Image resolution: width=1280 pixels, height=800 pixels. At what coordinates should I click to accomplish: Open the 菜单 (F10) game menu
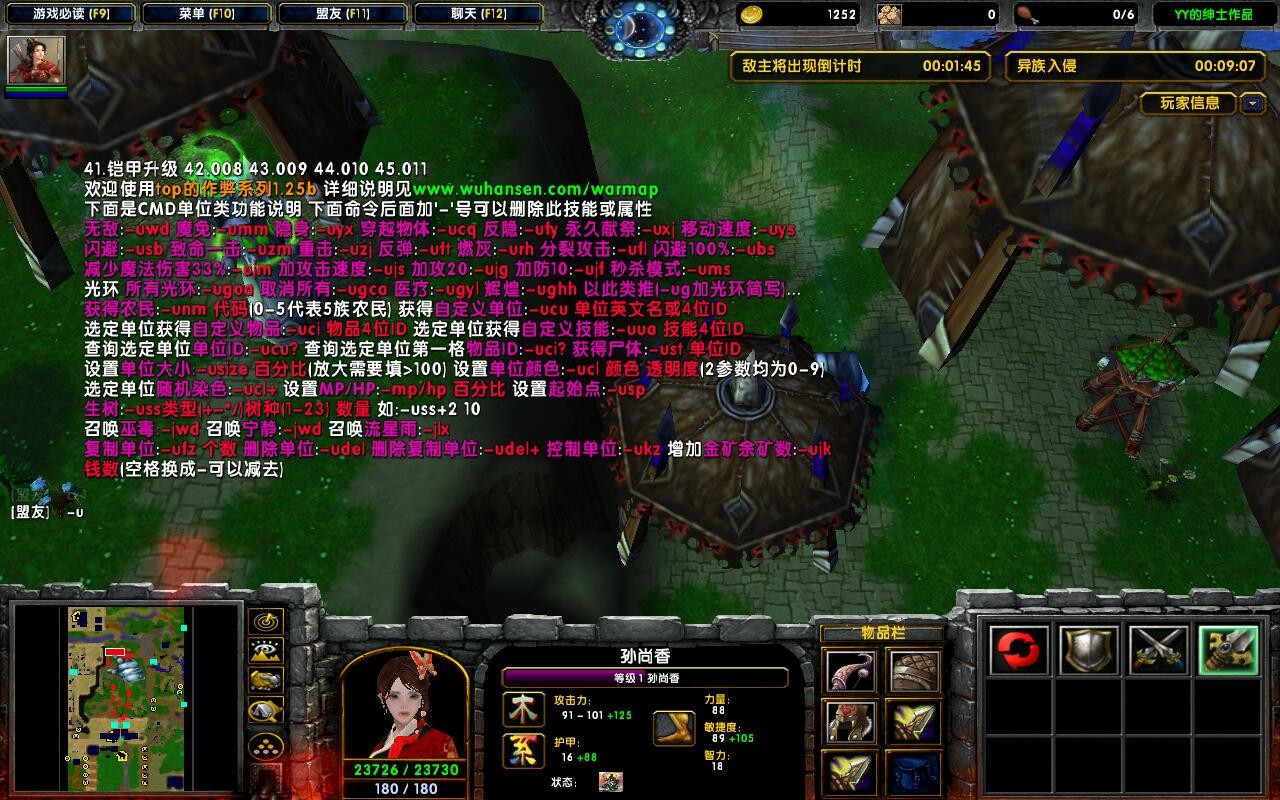pos(206,14)
